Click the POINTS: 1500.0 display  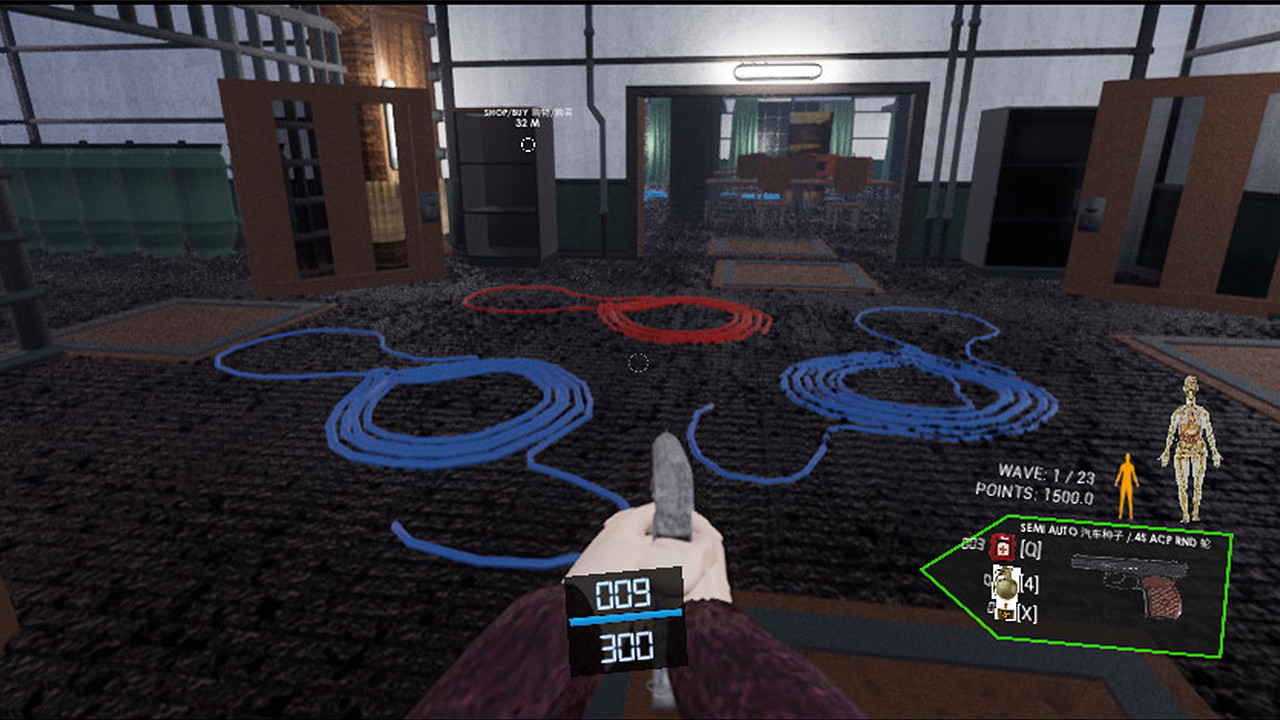(1035, 493)
